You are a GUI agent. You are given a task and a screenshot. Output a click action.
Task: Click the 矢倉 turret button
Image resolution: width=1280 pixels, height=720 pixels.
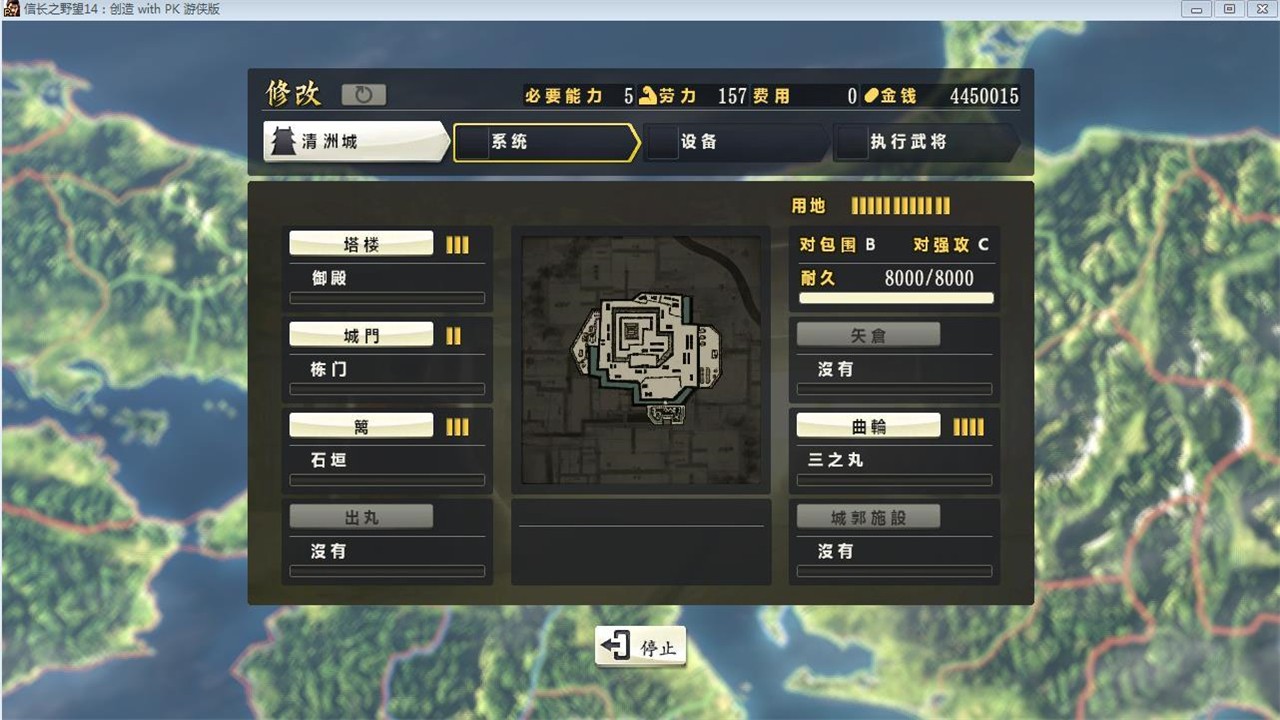(x=868, y=335)
